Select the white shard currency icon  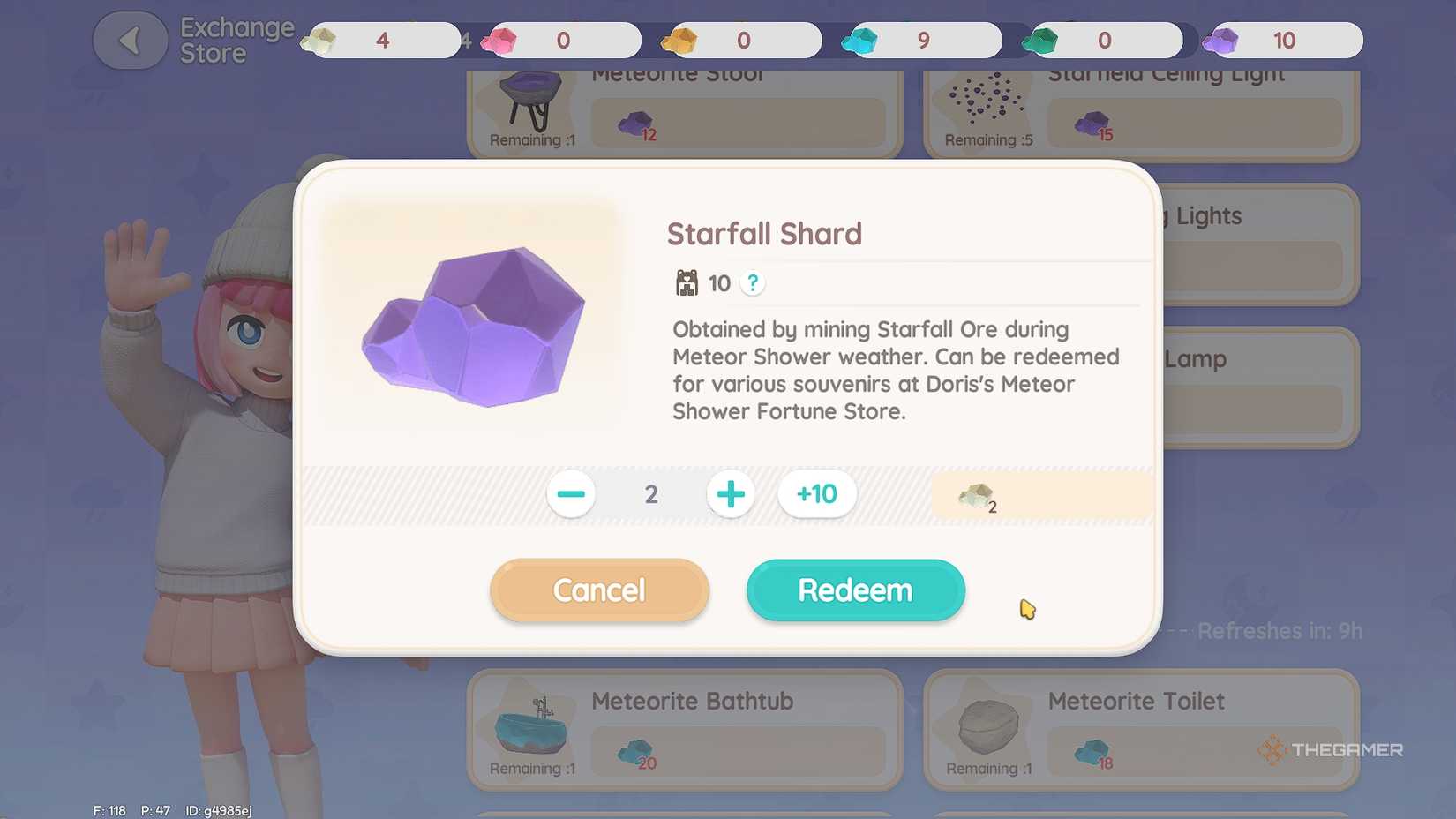321,40
